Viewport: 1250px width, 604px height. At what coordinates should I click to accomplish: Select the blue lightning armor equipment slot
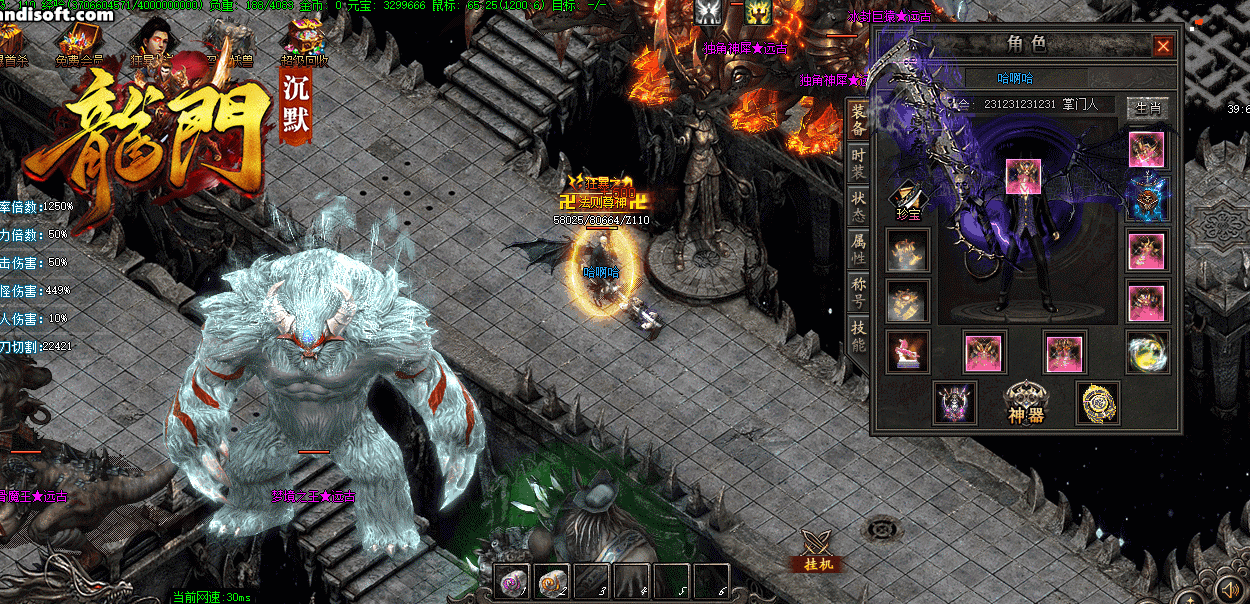click(1146, 199)
